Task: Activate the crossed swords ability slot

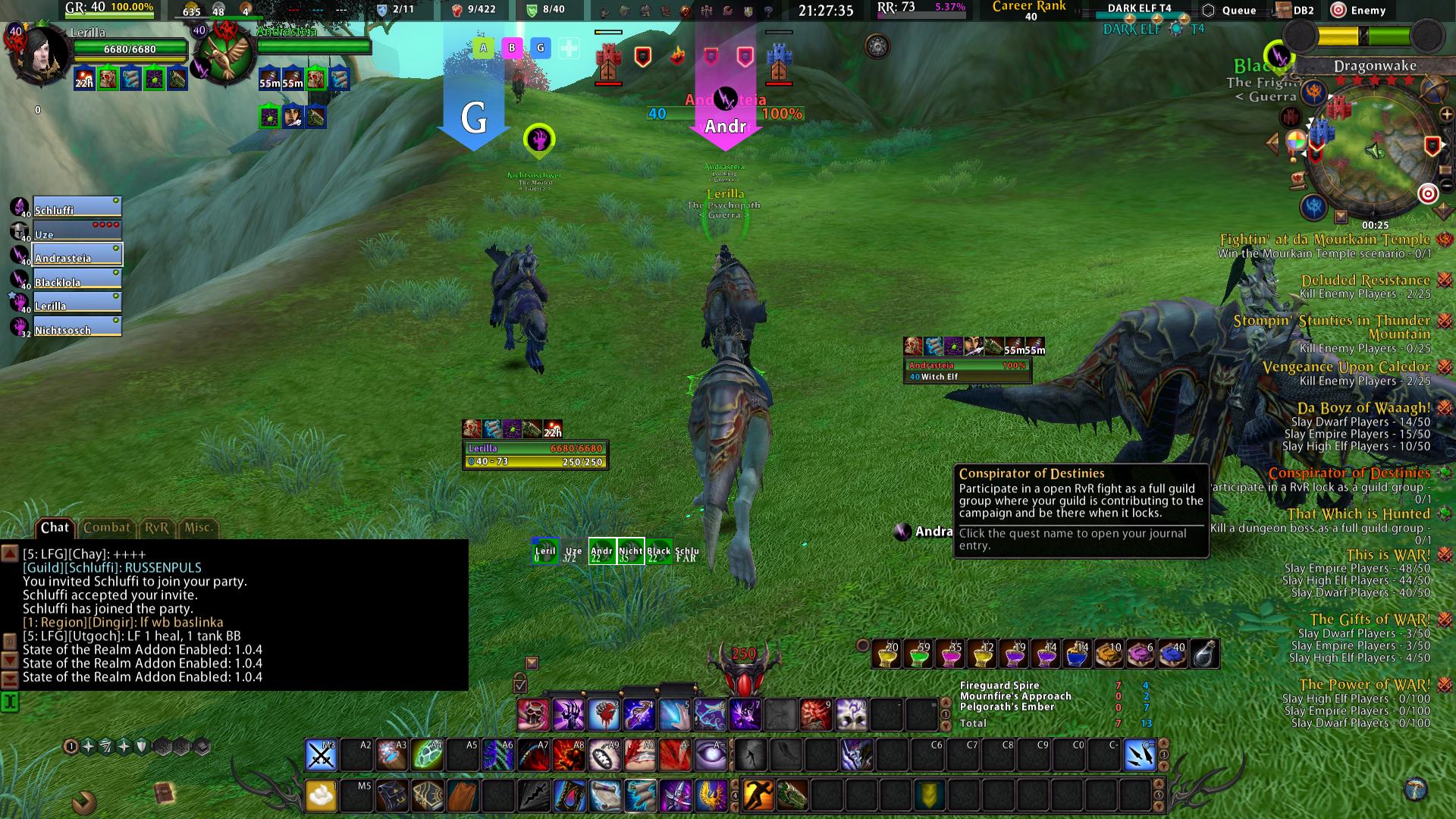Action: [x=321, y=755]
